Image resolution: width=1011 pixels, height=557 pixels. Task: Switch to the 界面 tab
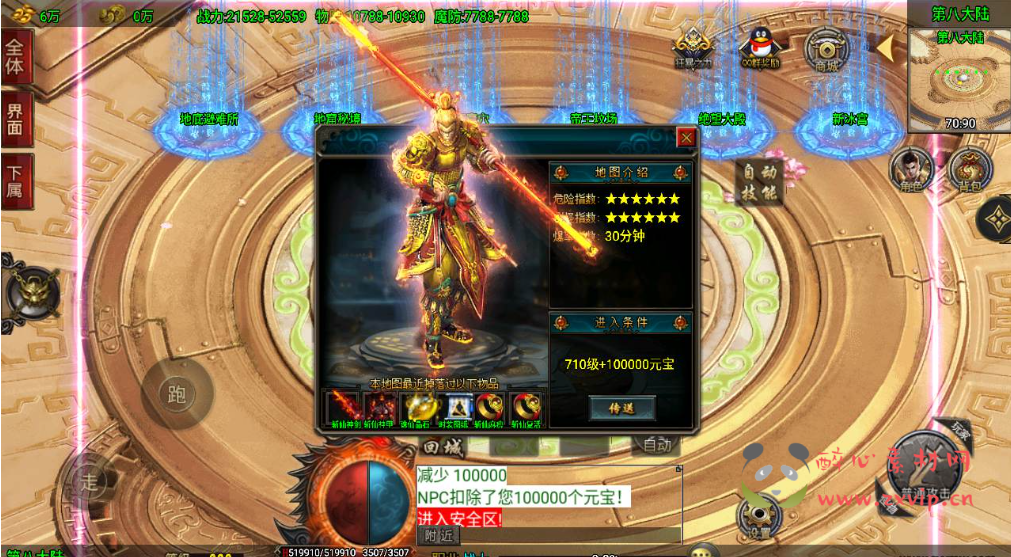point(16,118)
